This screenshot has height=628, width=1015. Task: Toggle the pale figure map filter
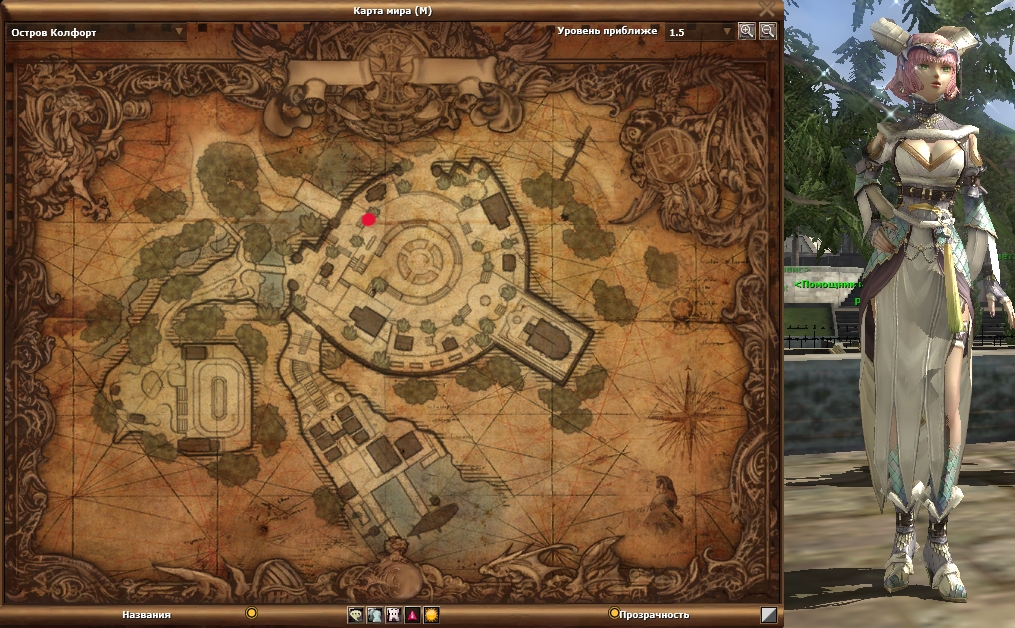click(x=374, y=615)
